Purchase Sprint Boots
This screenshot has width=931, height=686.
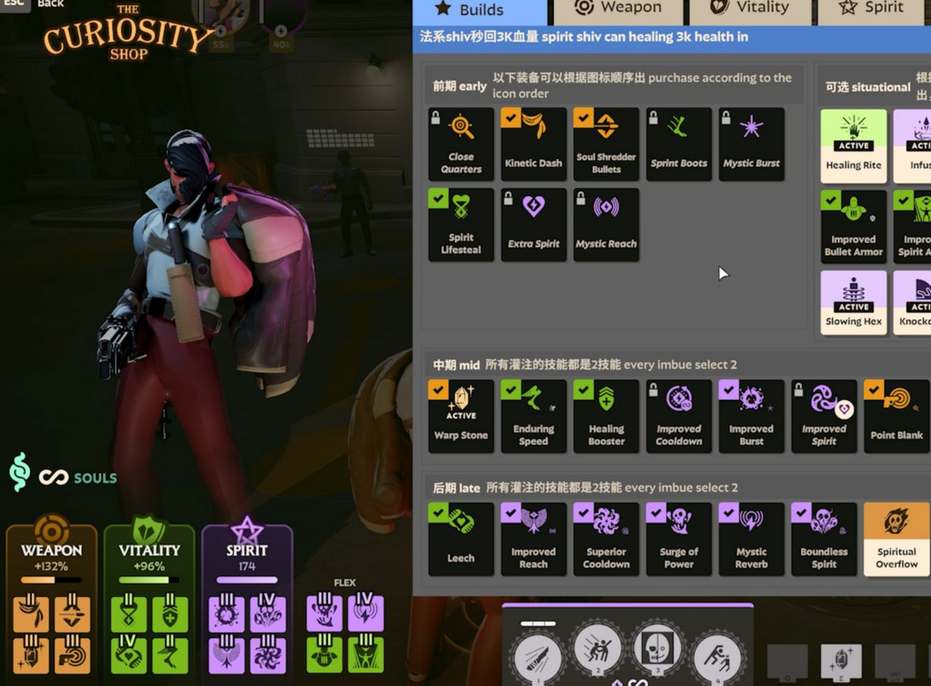679,144
